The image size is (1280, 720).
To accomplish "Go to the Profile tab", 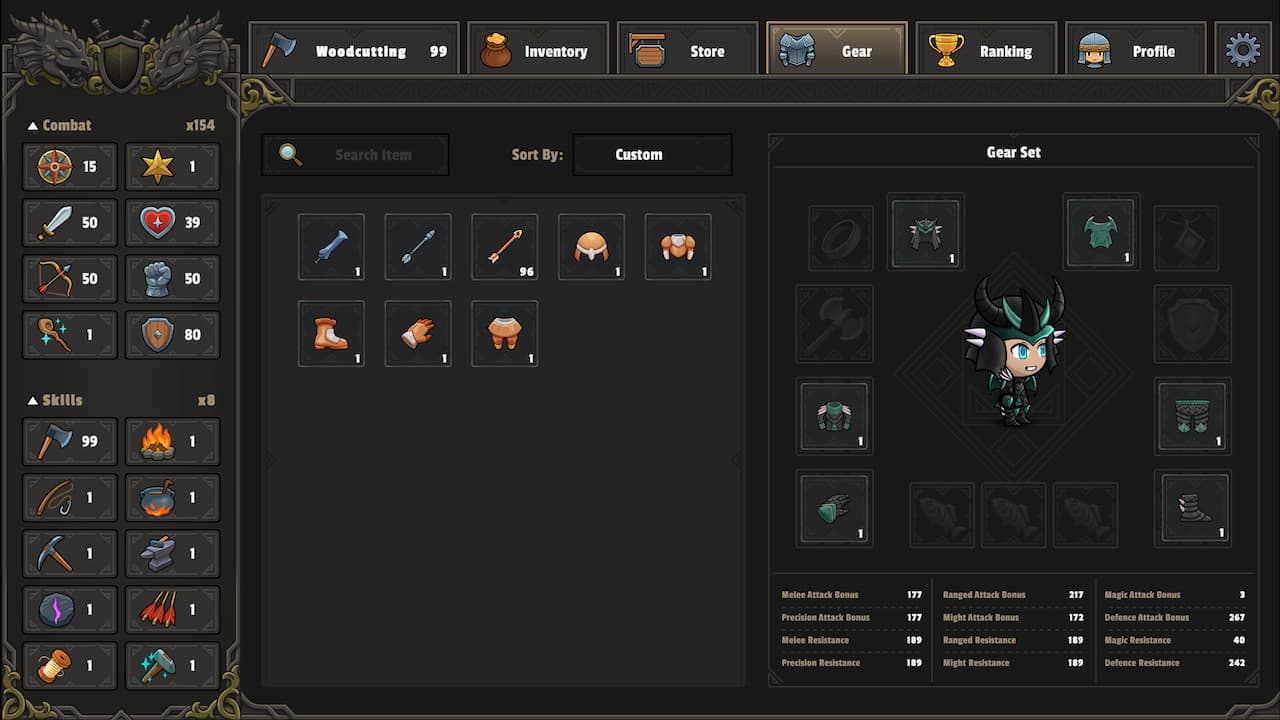I will tap(1136, 50).
